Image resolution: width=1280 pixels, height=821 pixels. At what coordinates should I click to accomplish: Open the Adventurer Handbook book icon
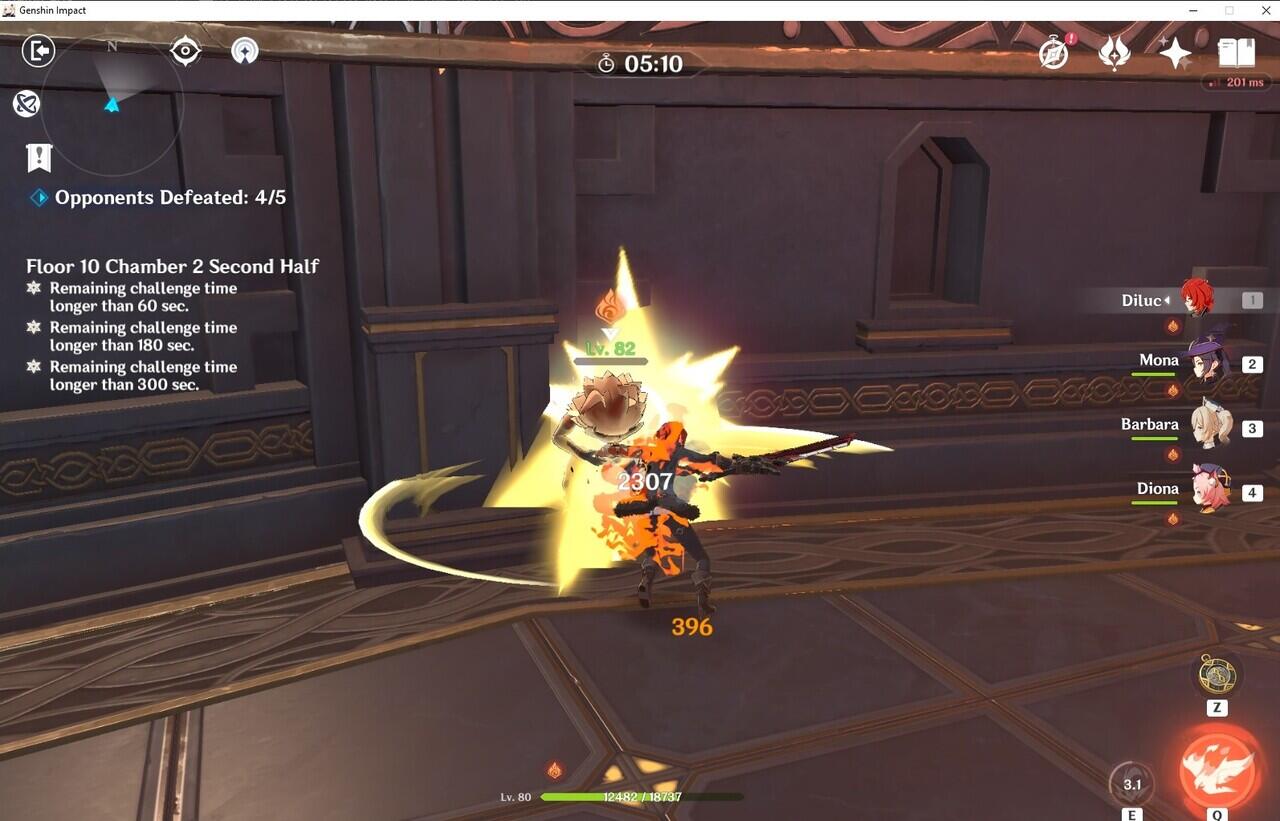1236,52
